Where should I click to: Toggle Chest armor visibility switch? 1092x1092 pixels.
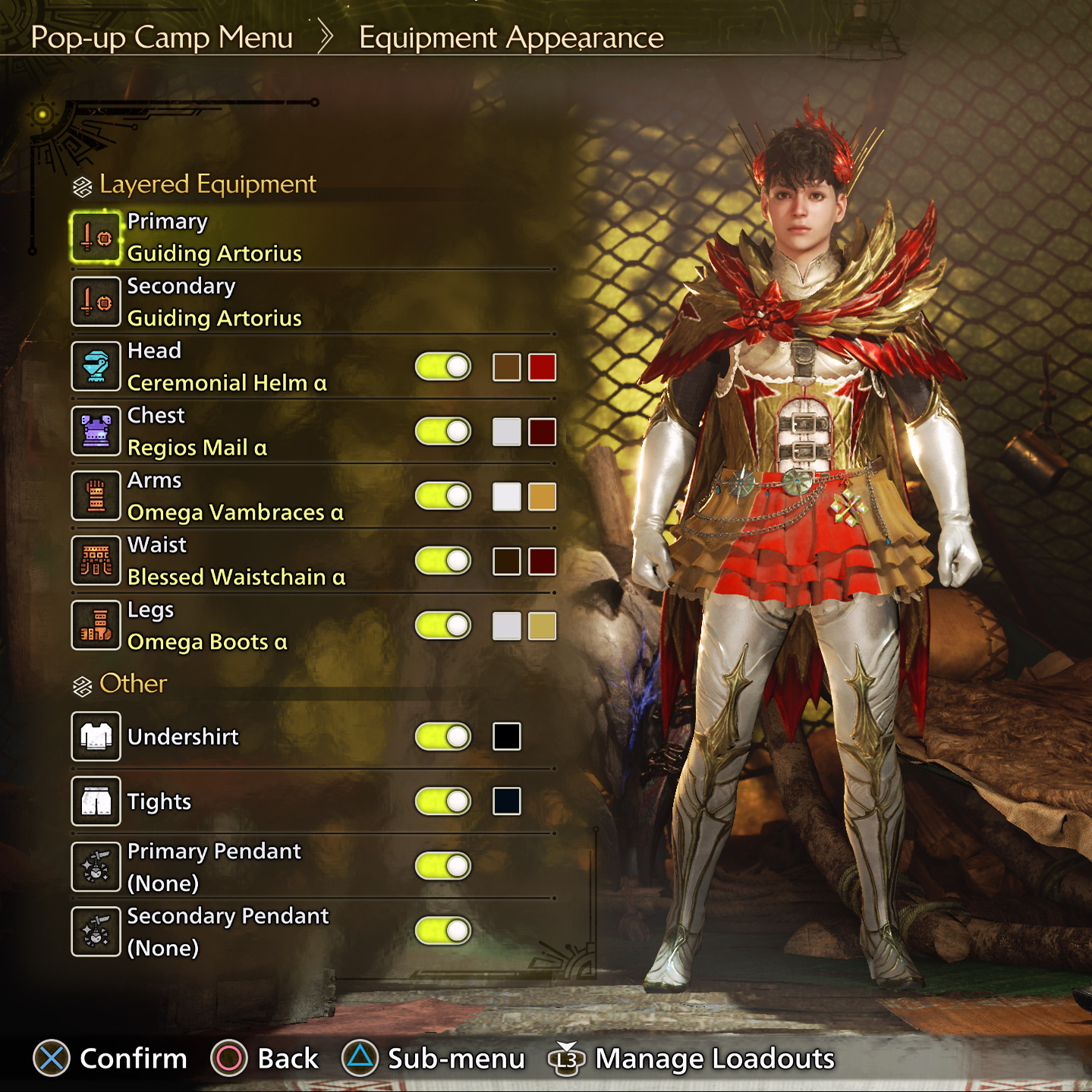pos(443,432)
